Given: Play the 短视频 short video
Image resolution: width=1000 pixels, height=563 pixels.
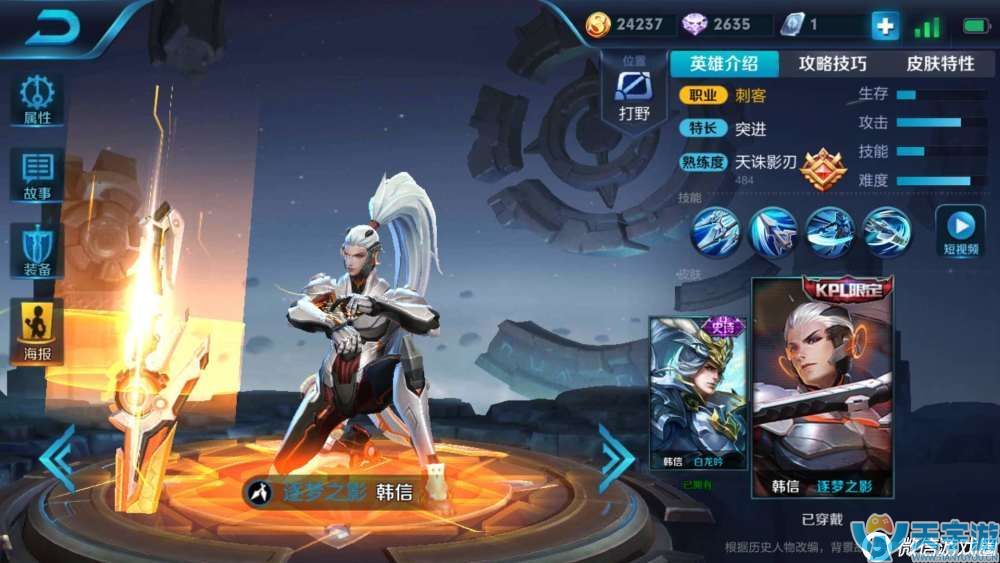Looking at the screenshot, I should 960,230.
